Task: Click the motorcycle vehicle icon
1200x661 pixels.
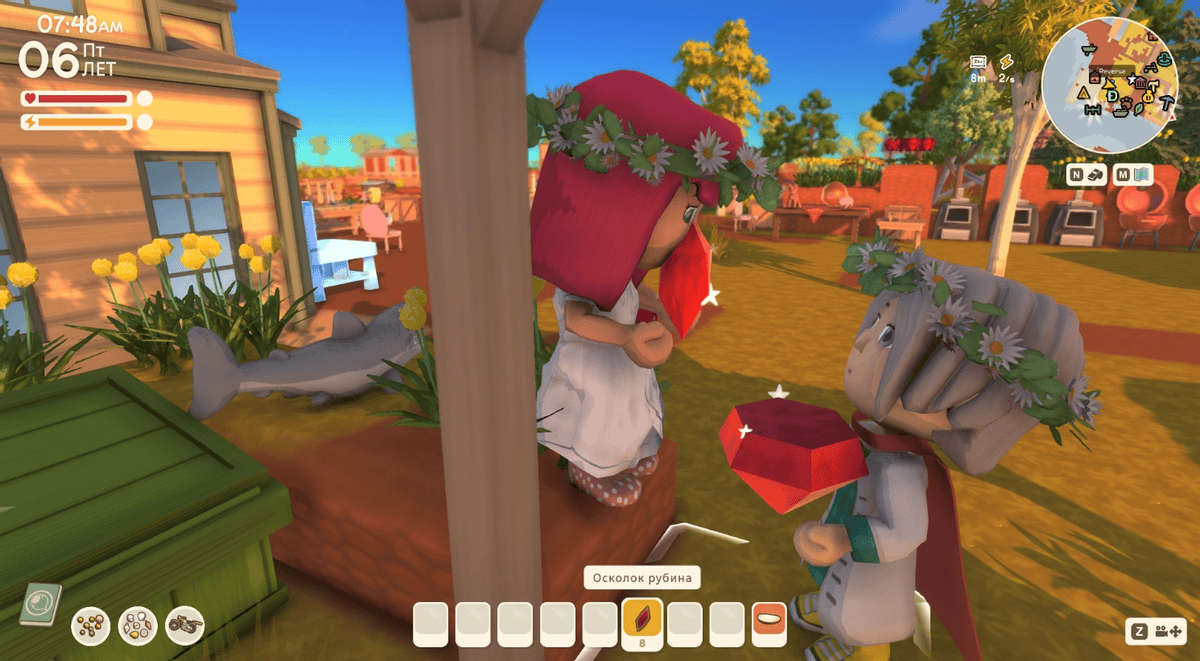Action: coord(185,625)
